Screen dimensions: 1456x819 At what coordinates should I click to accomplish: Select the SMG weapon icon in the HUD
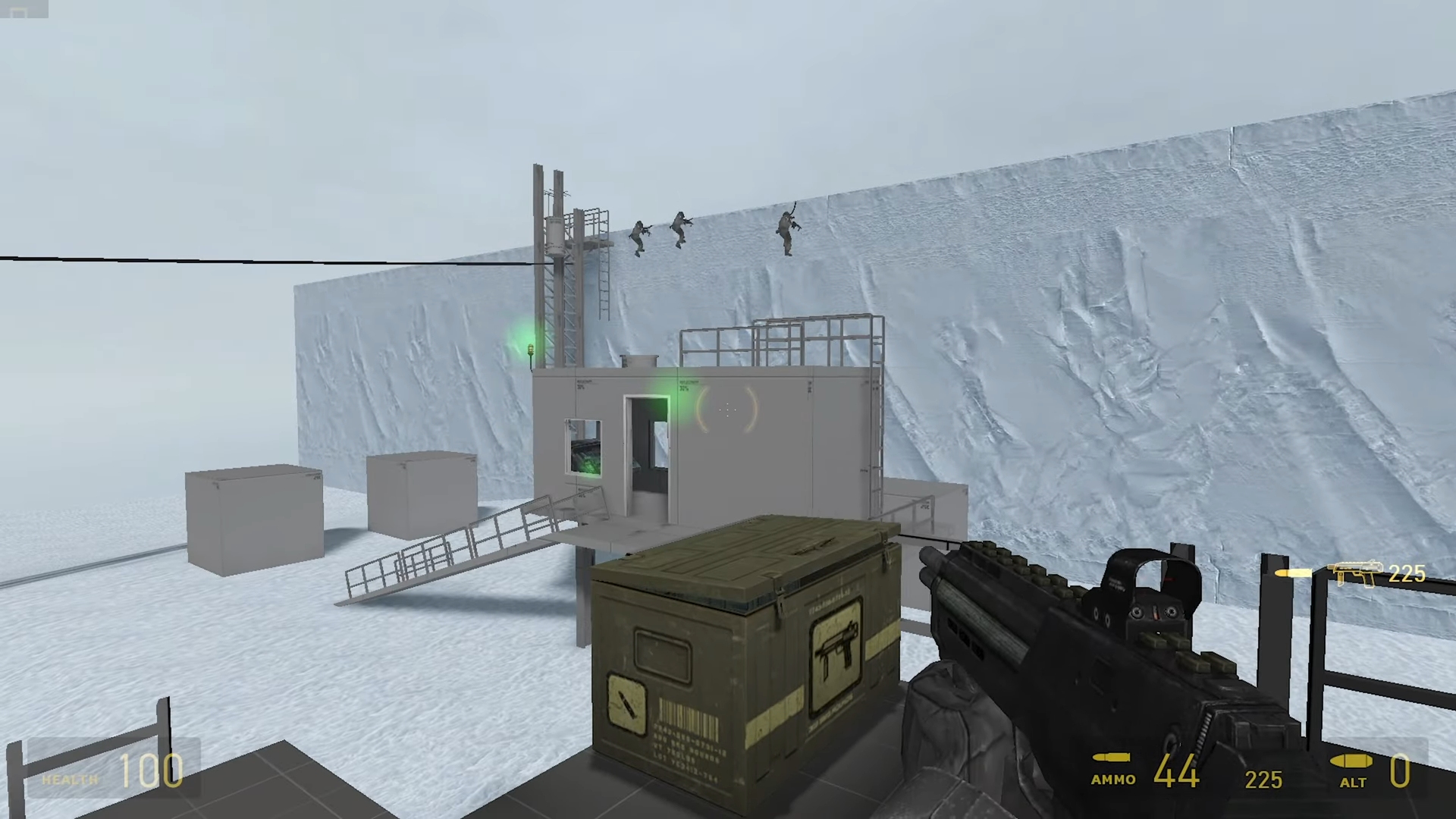[x=1355, y=573]
